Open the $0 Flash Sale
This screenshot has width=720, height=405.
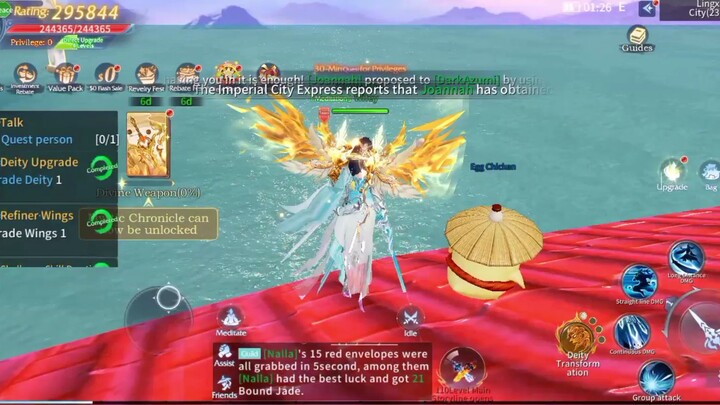[x=106, y=75]
